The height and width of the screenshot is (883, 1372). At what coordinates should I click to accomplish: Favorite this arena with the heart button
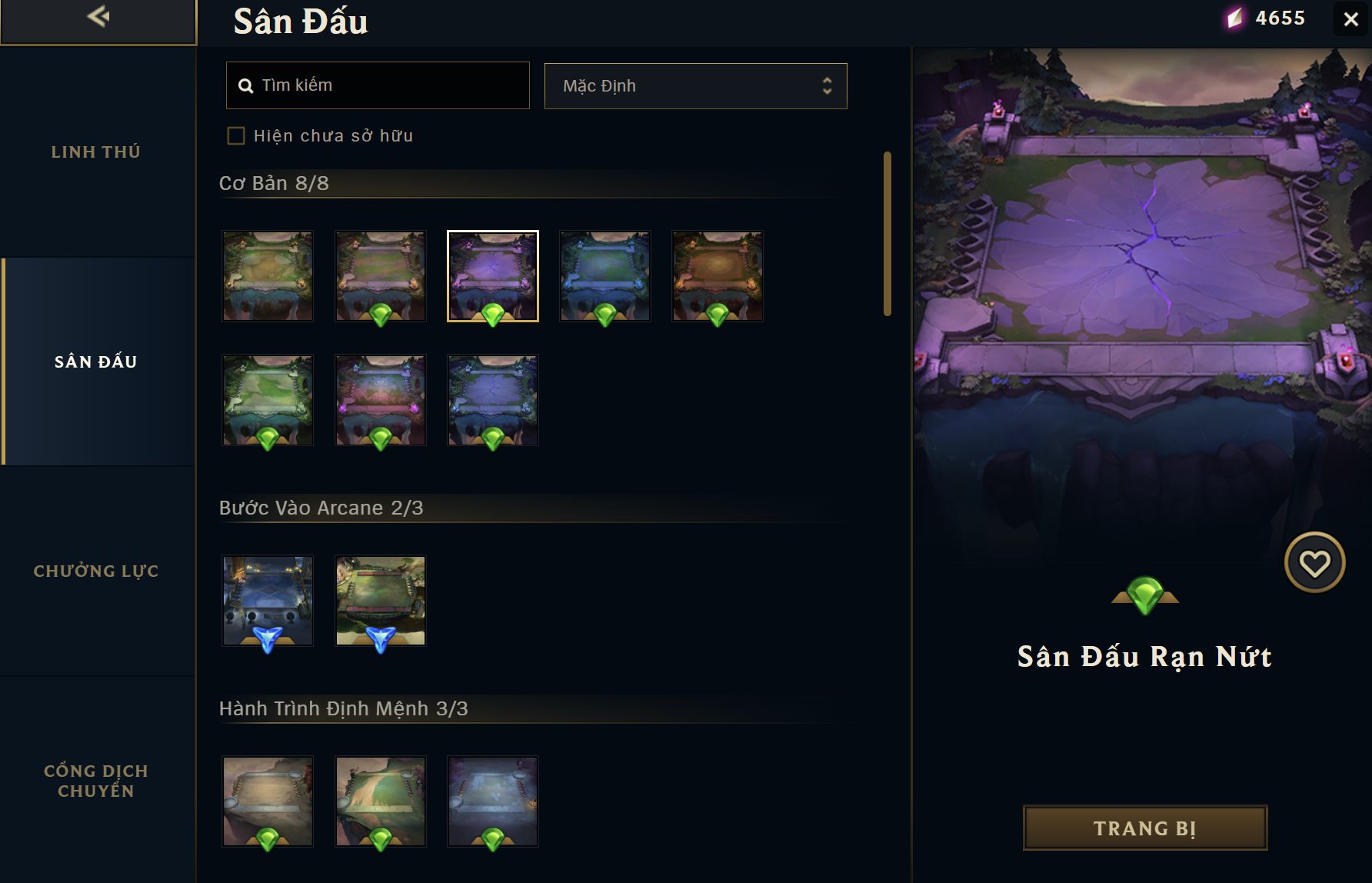[x=1314, y=563]
